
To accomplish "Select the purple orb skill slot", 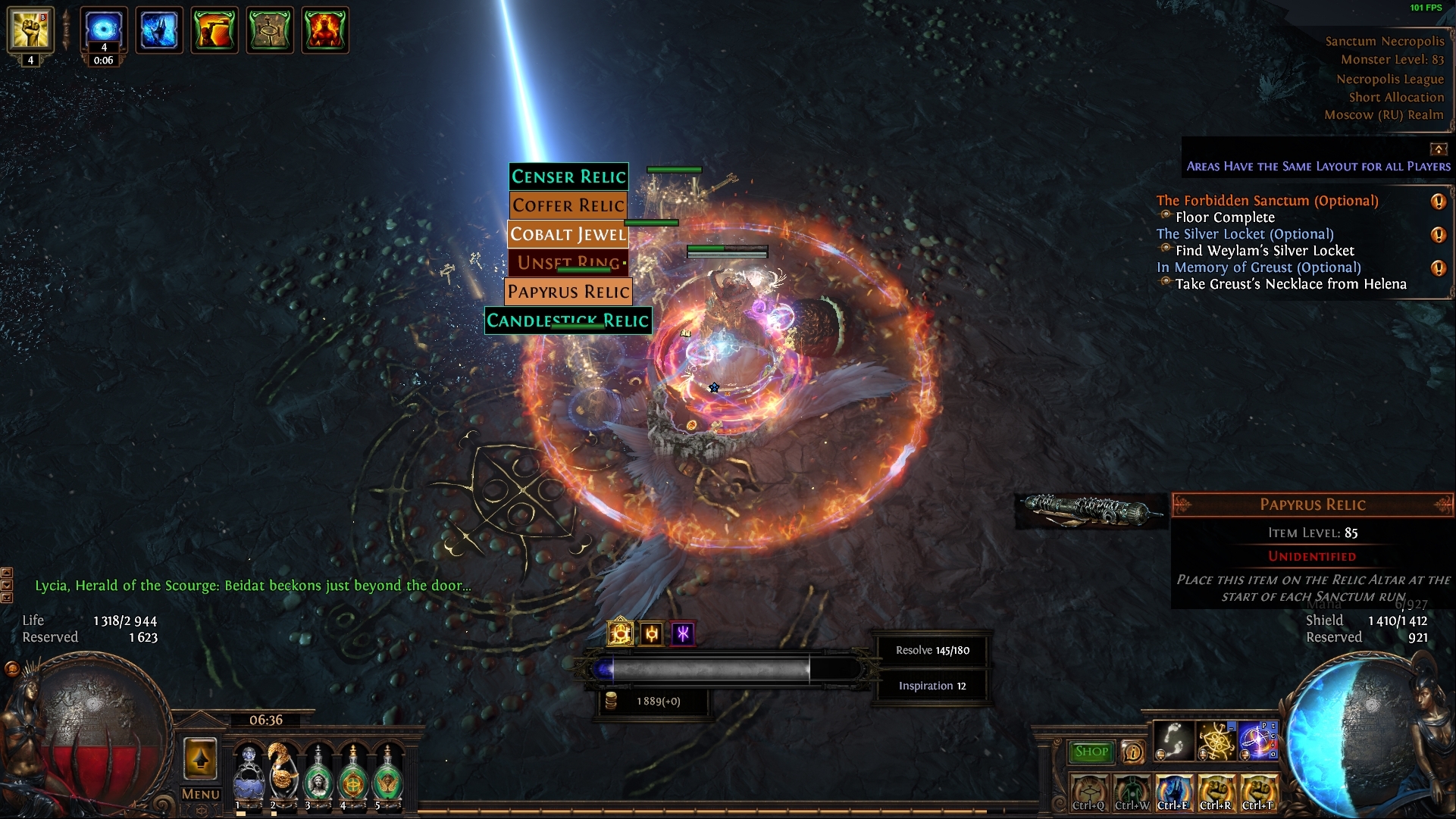I will coord(1258,741).
